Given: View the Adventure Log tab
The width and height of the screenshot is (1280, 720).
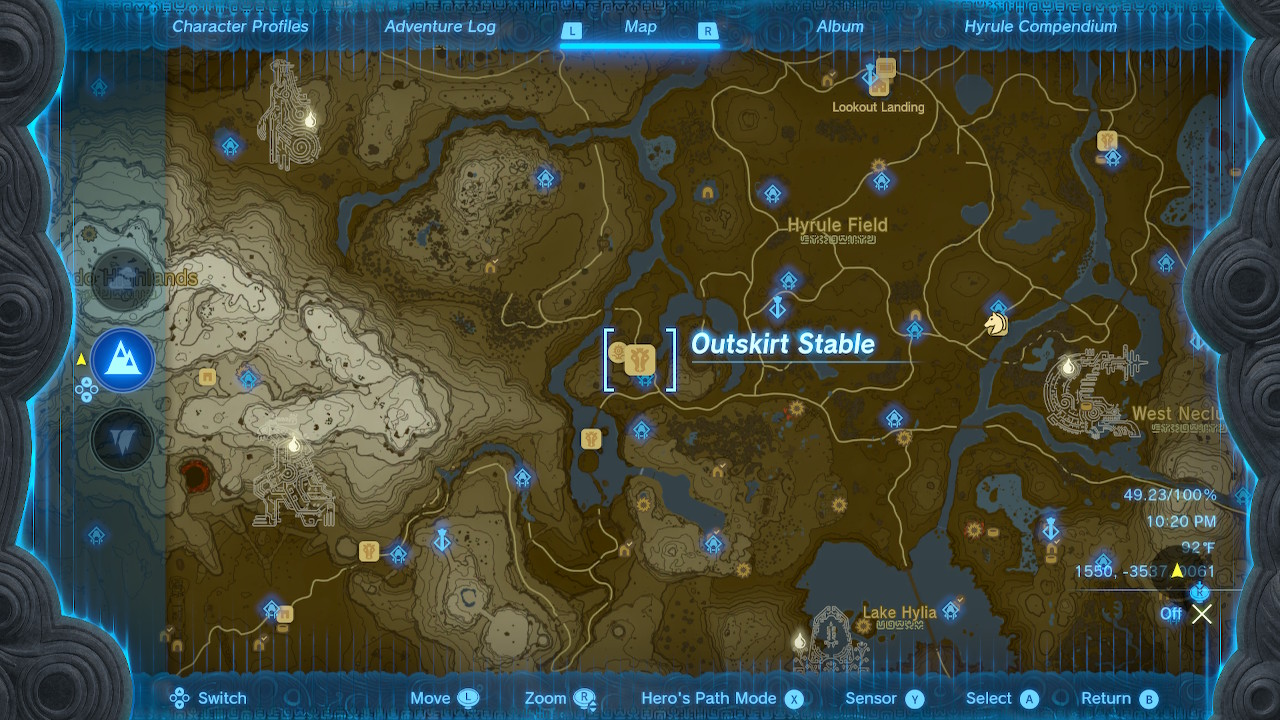Looking at the screenshot, I should coord(440,26).
